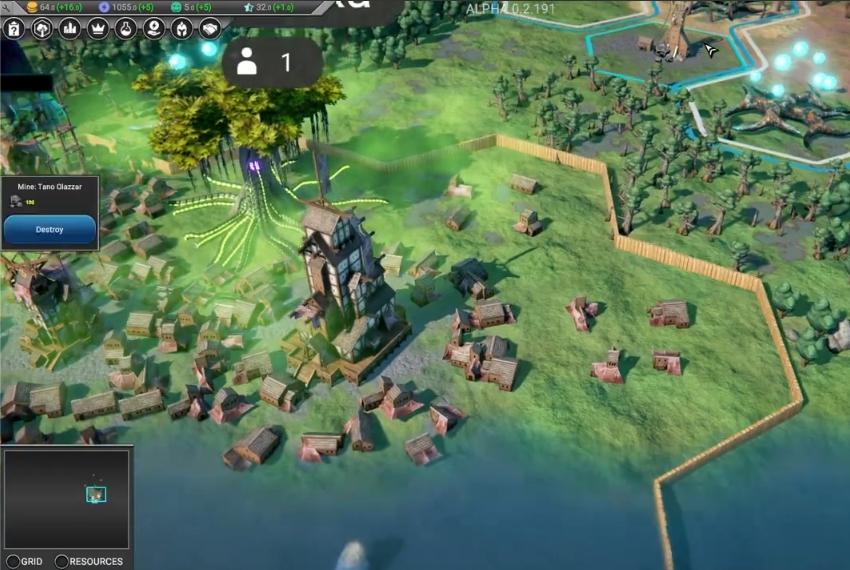
Task: Open the helmet military icon
Action: [x=182, y=28]
